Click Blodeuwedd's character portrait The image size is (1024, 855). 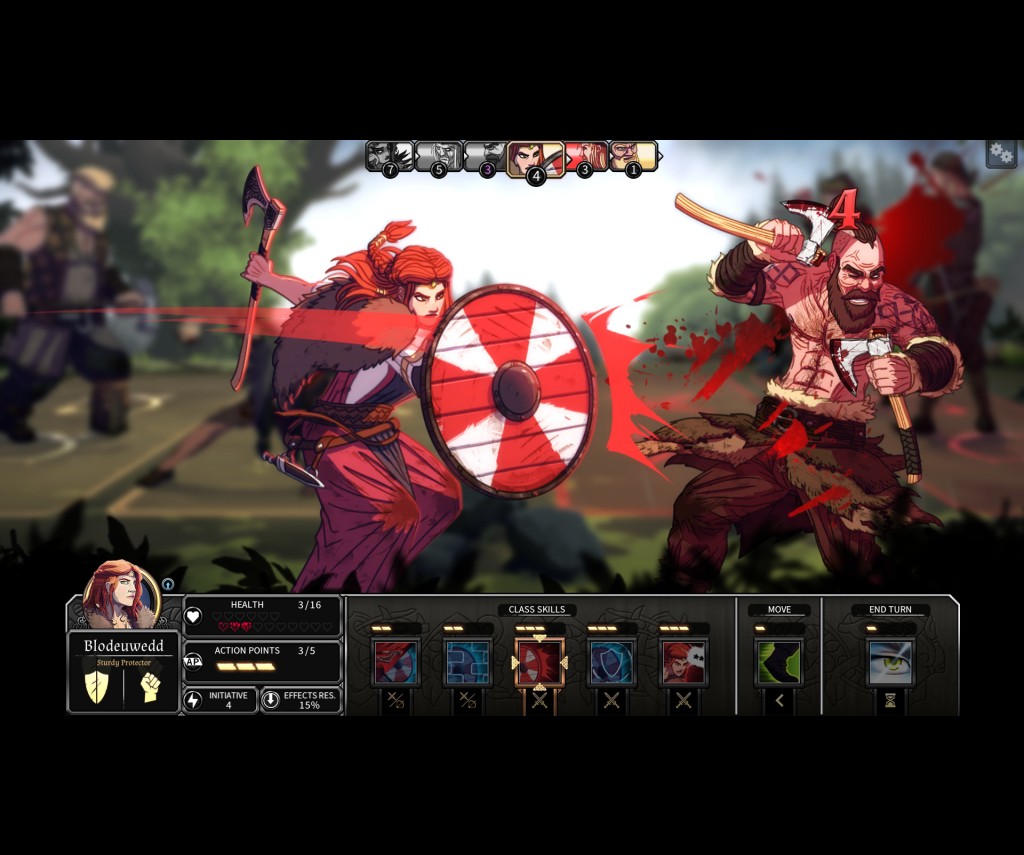pyautogui.click(x=120, y=595)
